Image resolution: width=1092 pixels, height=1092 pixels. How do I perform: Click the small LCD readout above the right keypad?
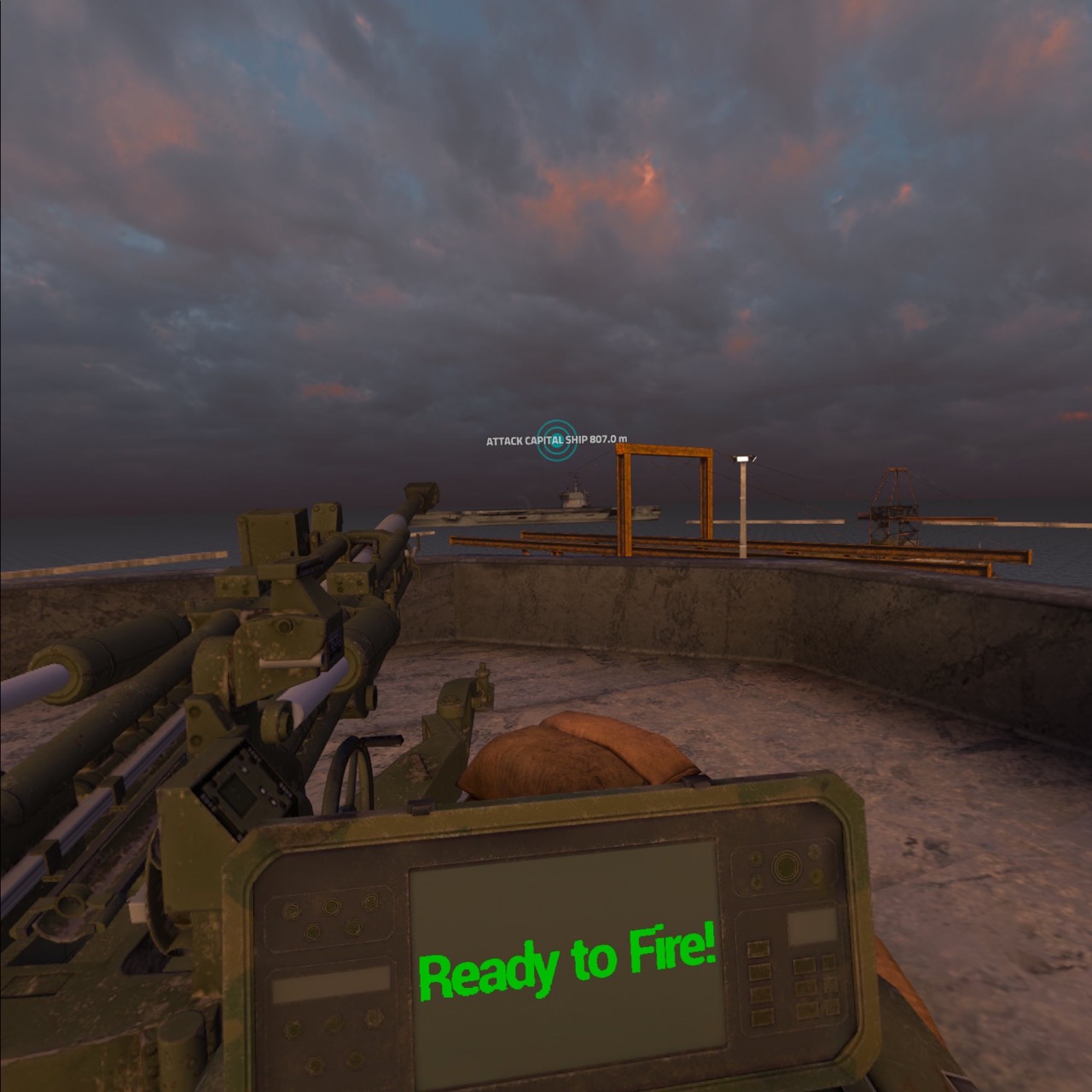[813, 925]
